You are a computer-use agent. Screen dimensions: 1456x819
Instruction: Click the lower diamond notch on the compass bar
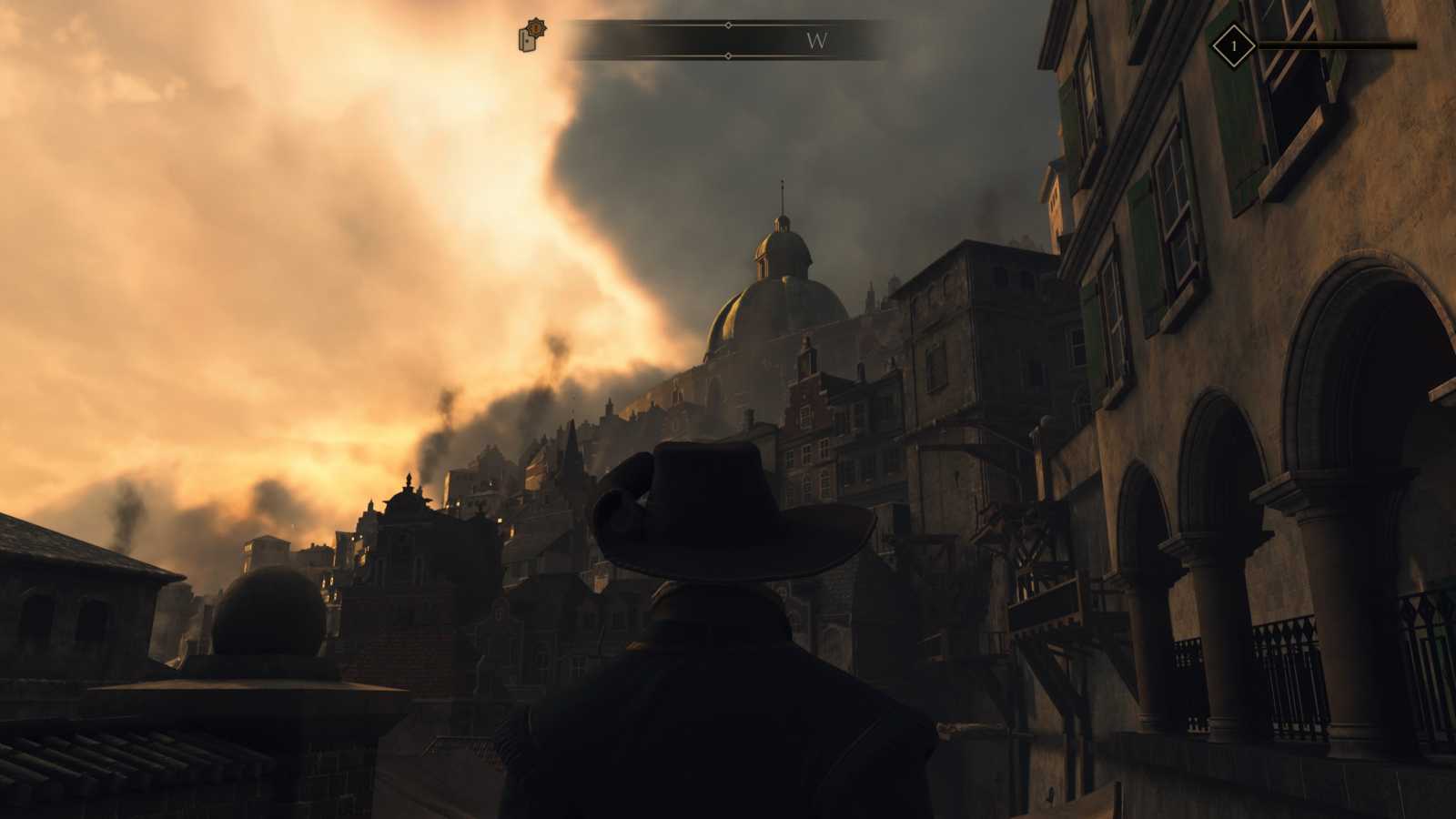[726, 57]
